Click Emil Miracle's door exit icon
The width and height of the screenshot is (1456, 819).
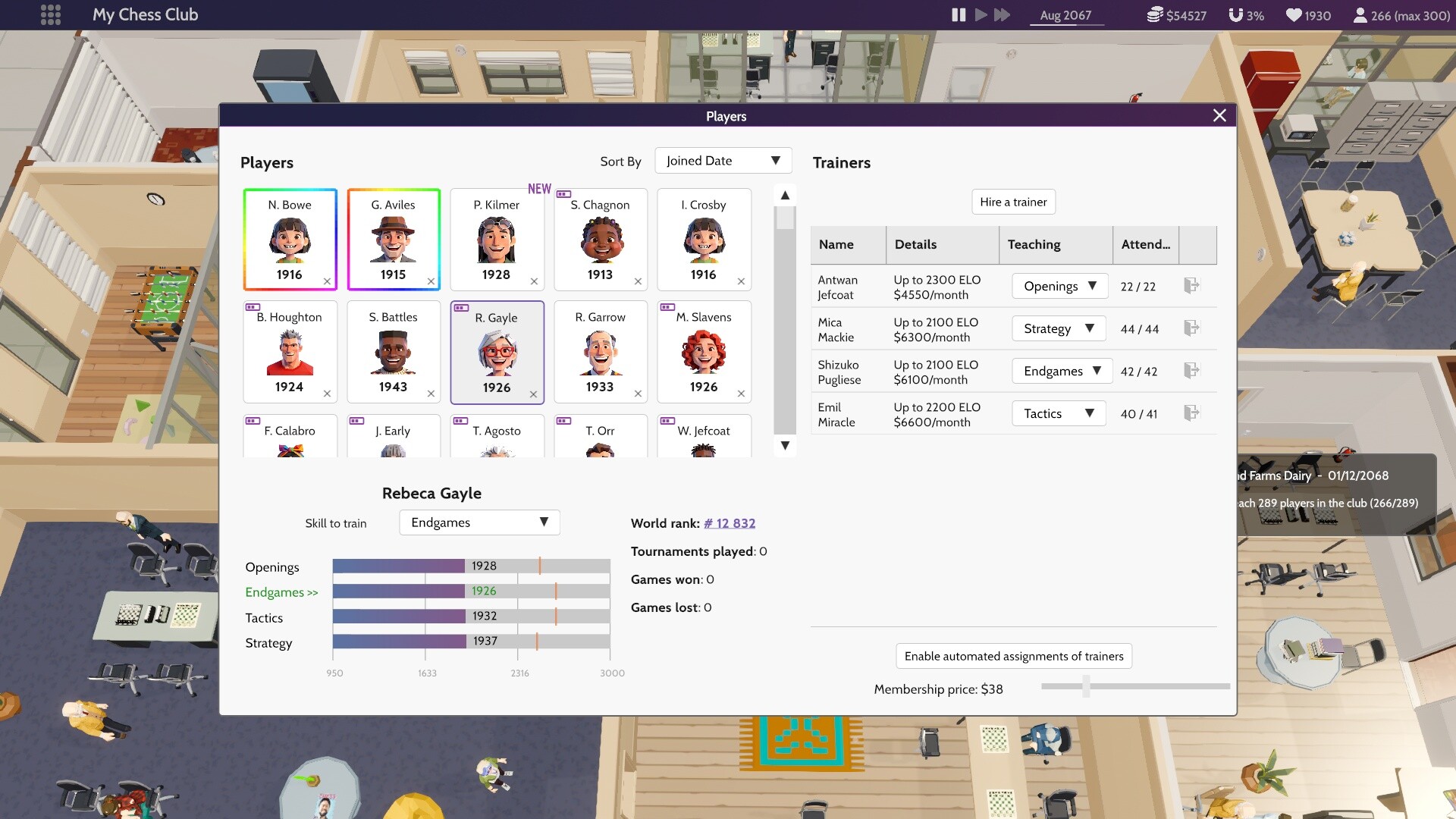pyautogui.click(x=1192, y=413)
